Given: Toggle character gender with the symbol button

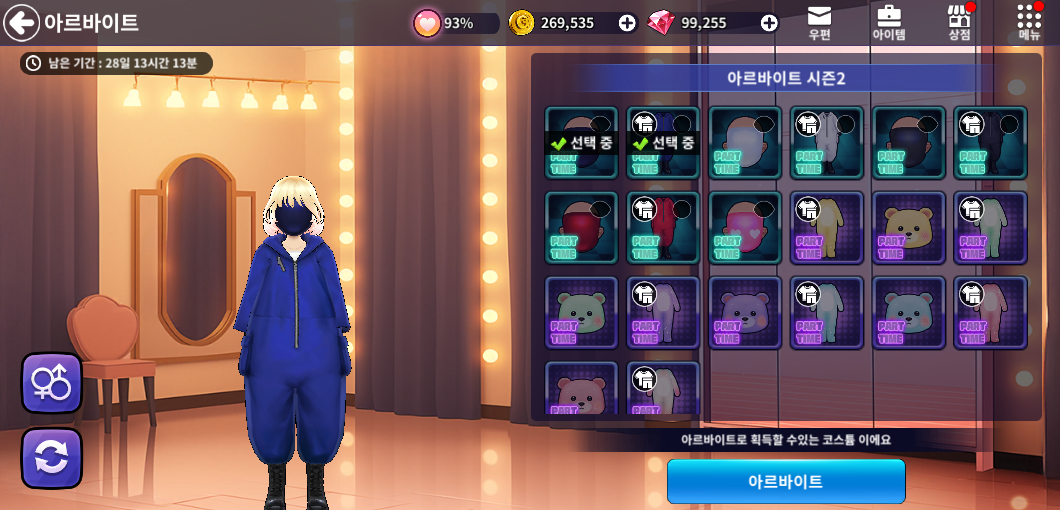Looking at the screenshot, I should [51, 382].
